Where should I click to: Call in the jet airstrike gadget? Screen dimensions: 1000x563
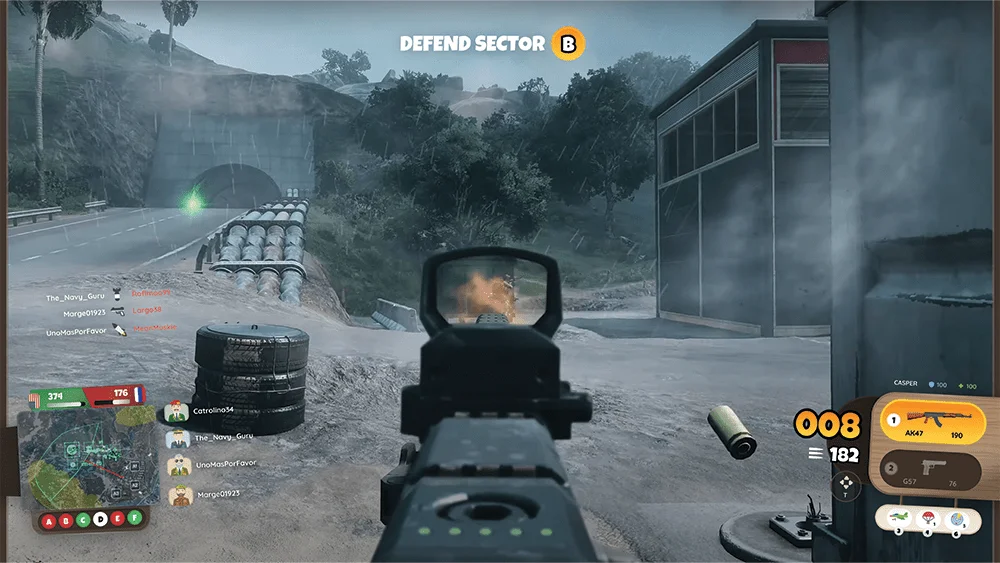898,518
